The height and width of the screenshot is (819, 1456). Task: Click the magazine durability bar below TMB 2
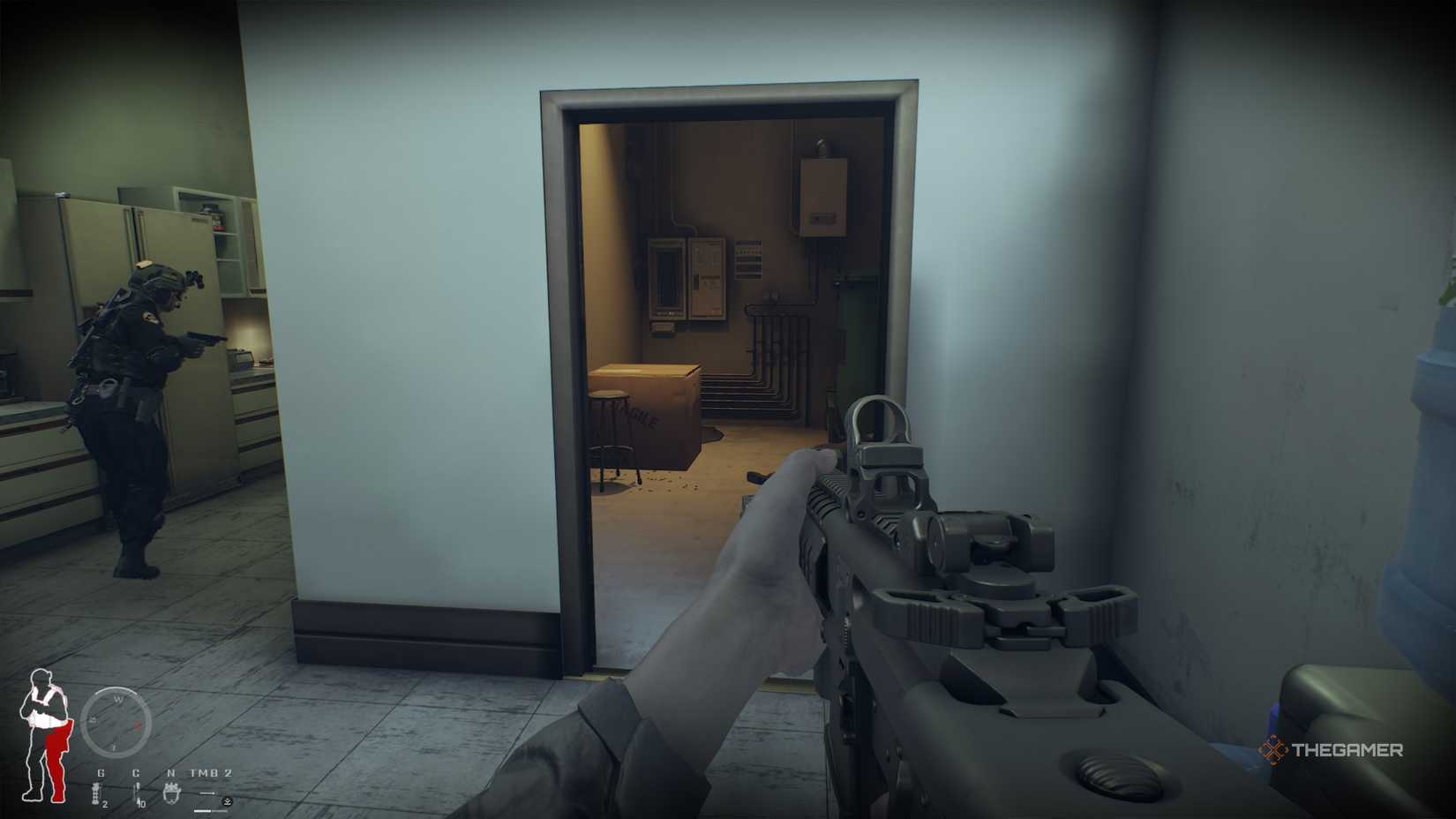click(x=207, y=811)
